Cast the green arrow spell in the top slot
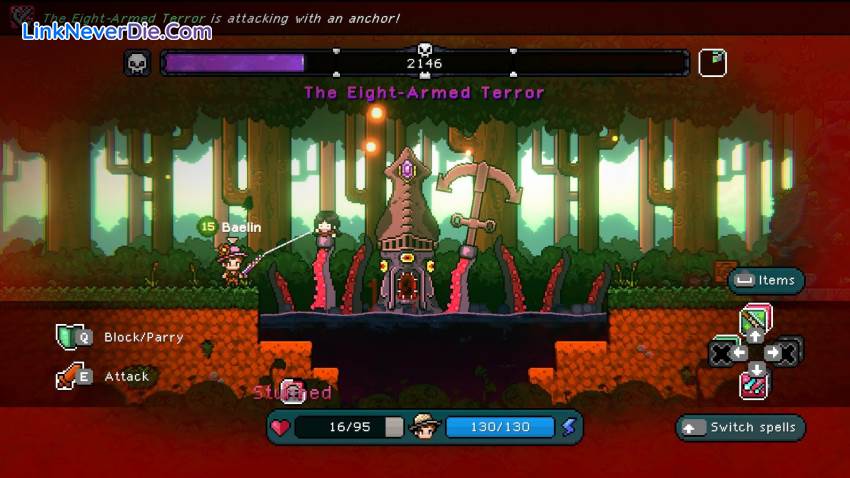850x478 pixels. (755, 321)
